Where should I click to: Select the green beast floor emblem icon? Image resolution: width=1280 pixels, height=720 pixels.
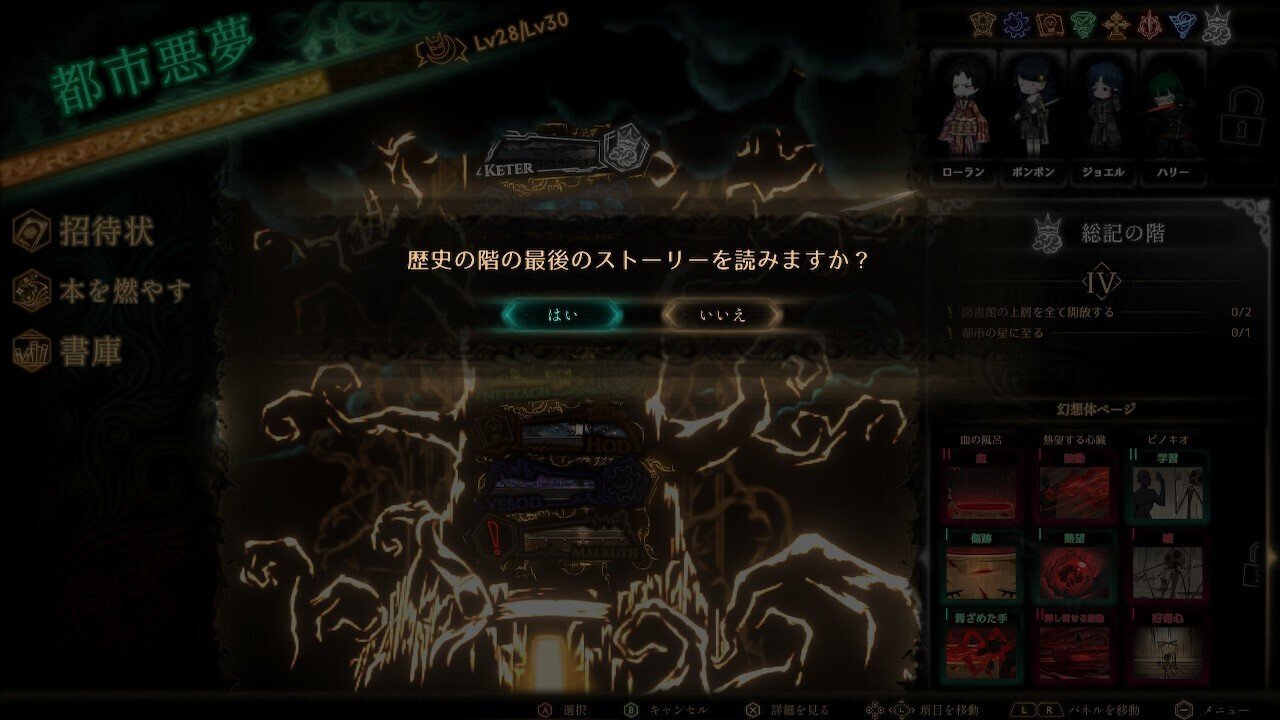tap(1084, 22)
